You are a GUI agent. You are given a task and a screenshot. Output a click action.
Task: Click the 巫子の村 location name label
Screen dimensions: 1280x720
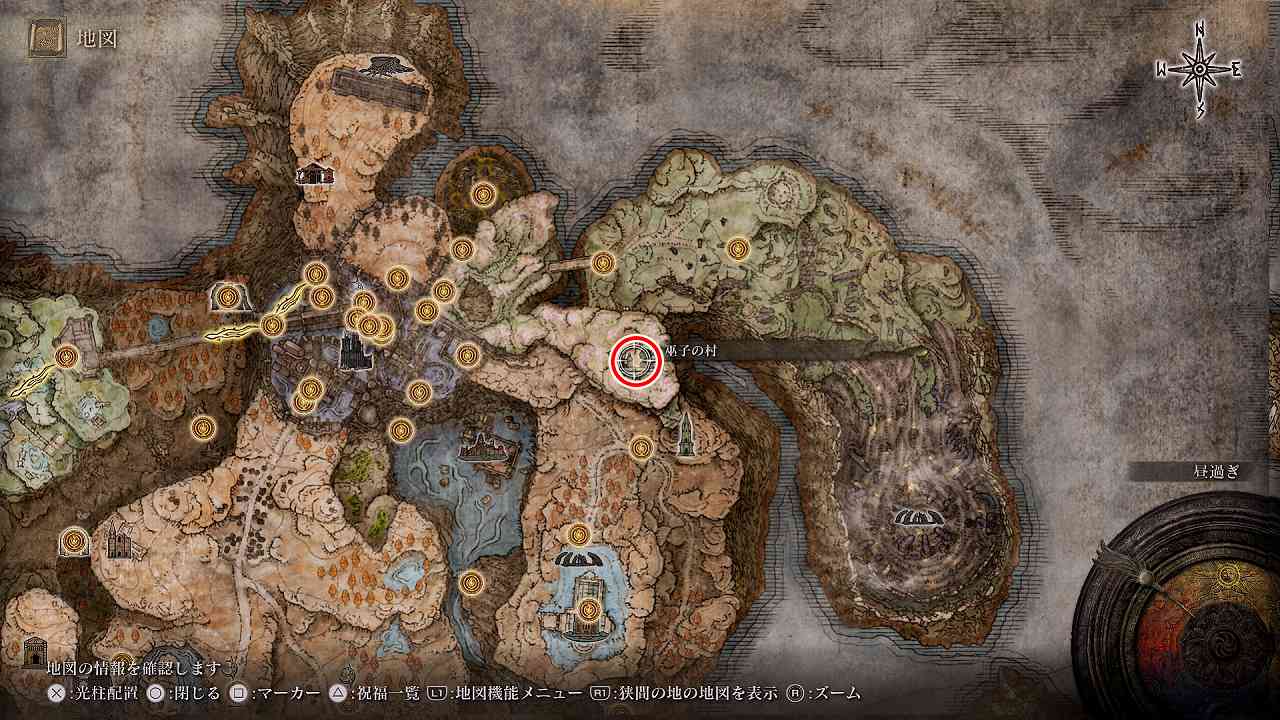tap(686, 349)
